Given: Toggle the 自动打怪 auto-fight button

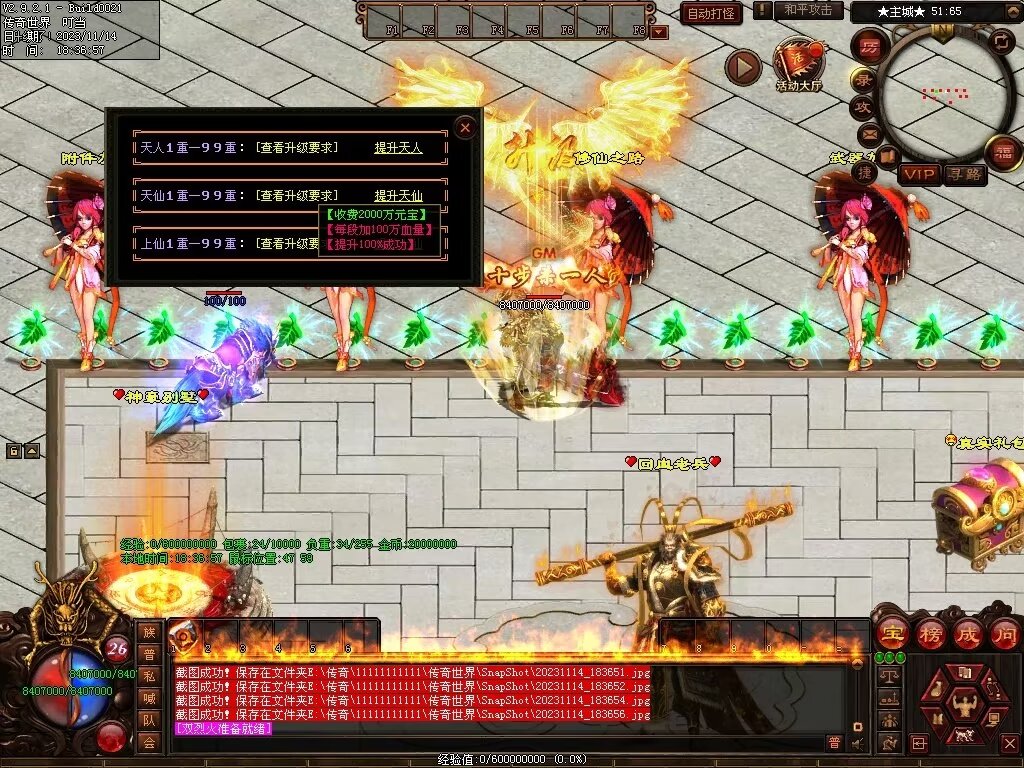Looking at the screenshot, I should [x=711, y=13].
